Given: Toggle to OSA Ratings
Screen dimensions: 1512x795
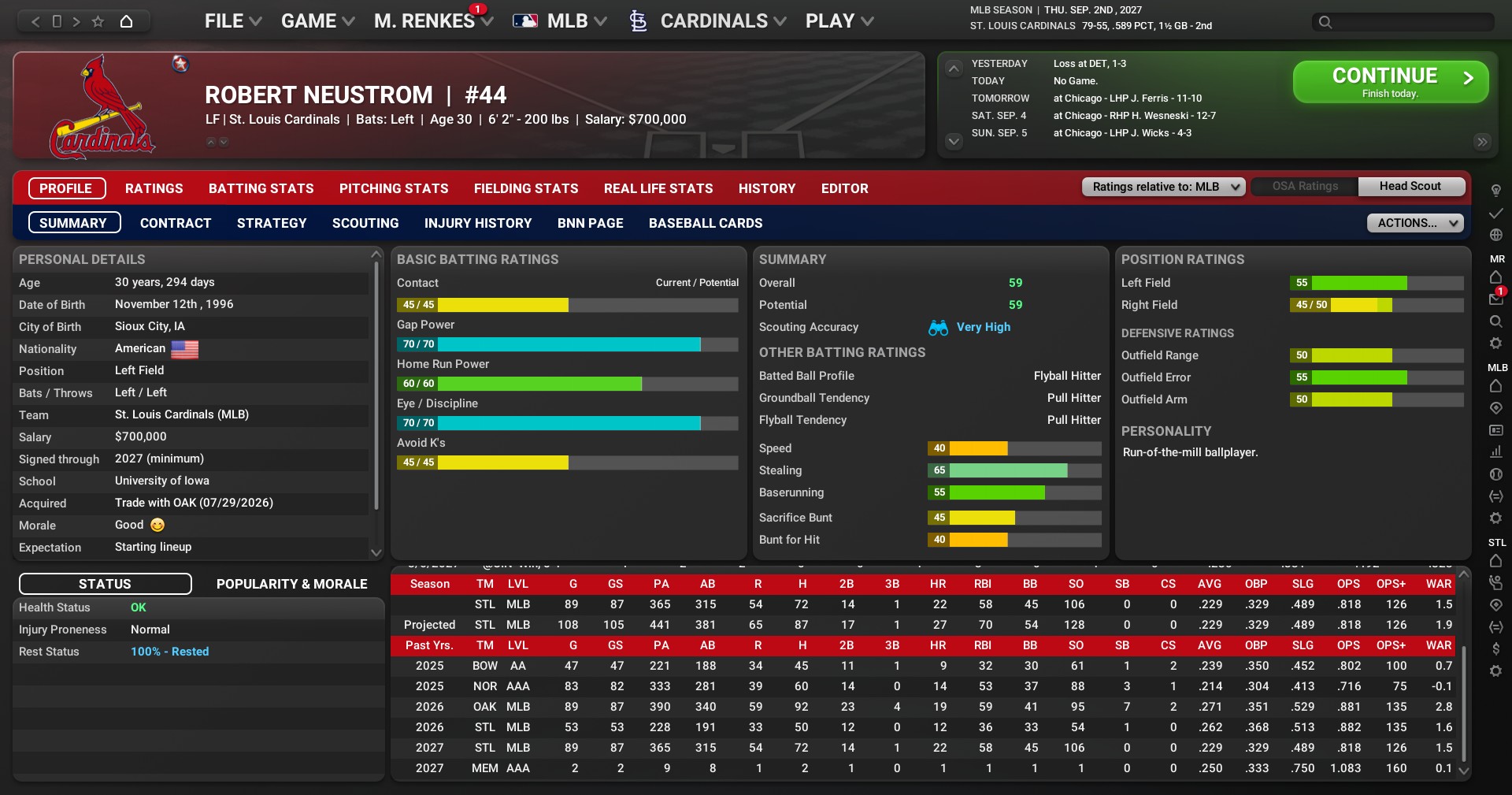Looking at the screenshot, I should (x=1305, y=187).
